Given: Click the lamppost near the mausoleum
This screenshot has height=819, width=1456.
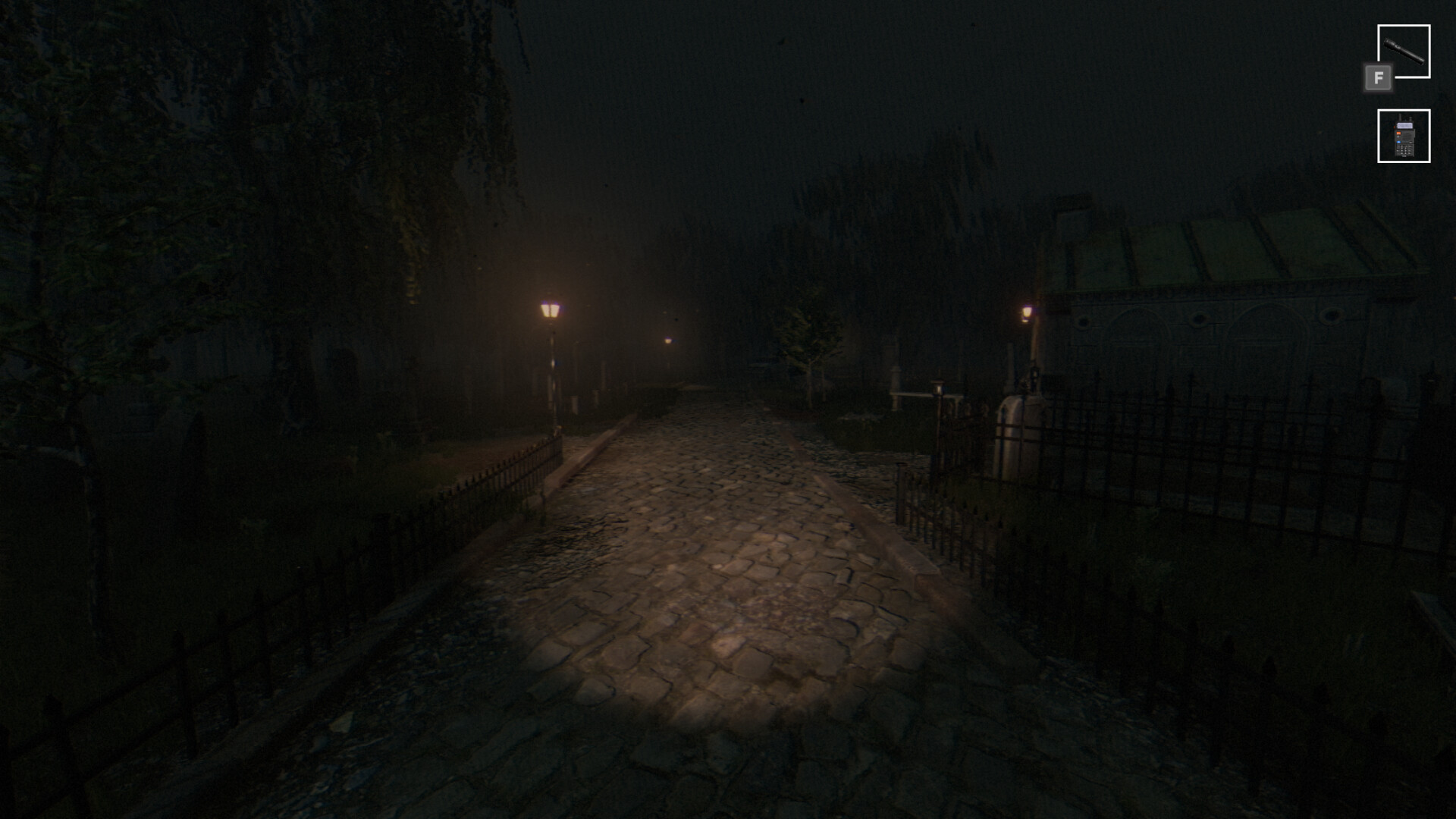Looking at the screenshot, I should pos(1028,312).
